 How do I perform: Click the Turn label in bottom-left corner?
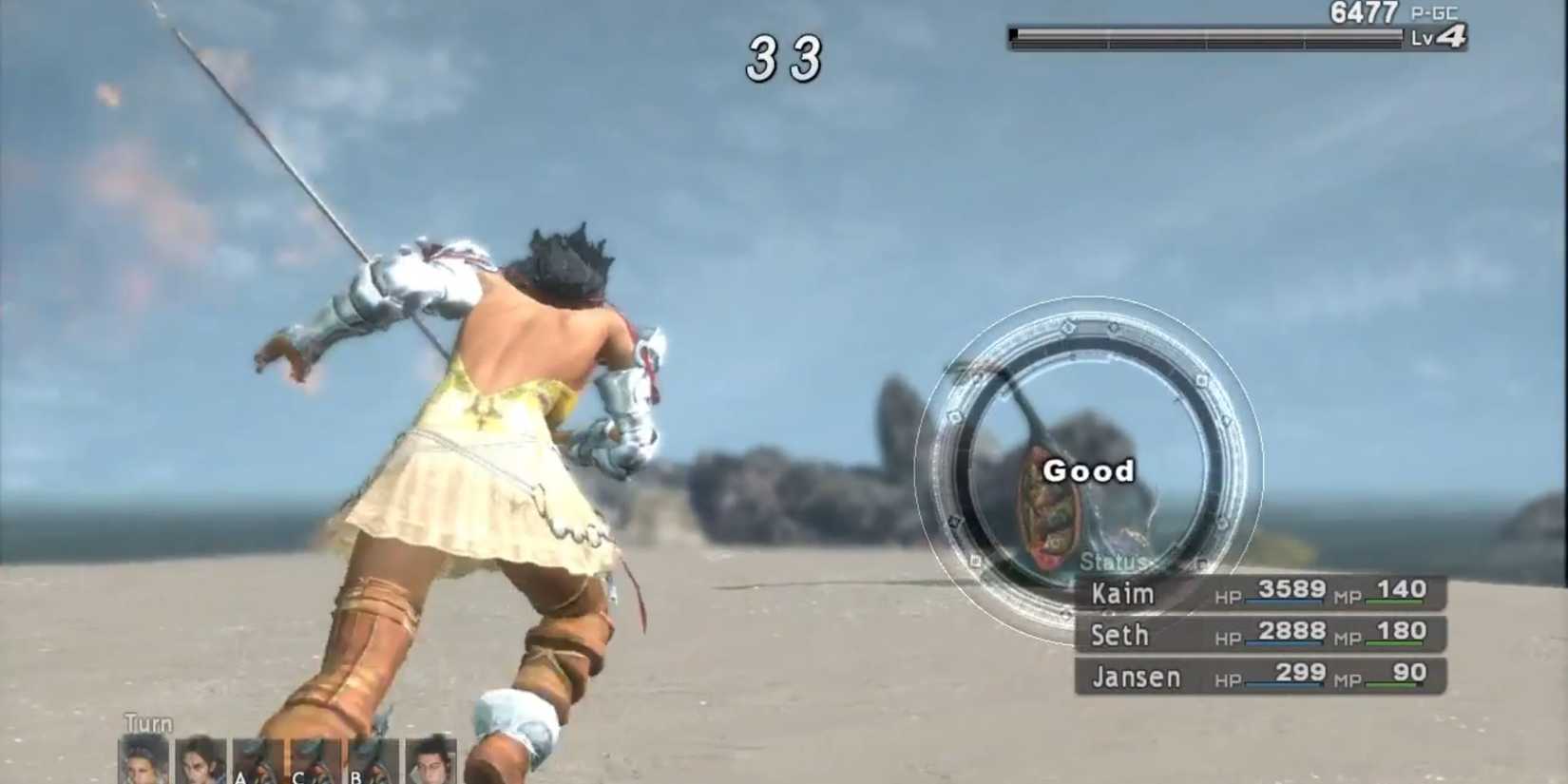click(146, 723)
